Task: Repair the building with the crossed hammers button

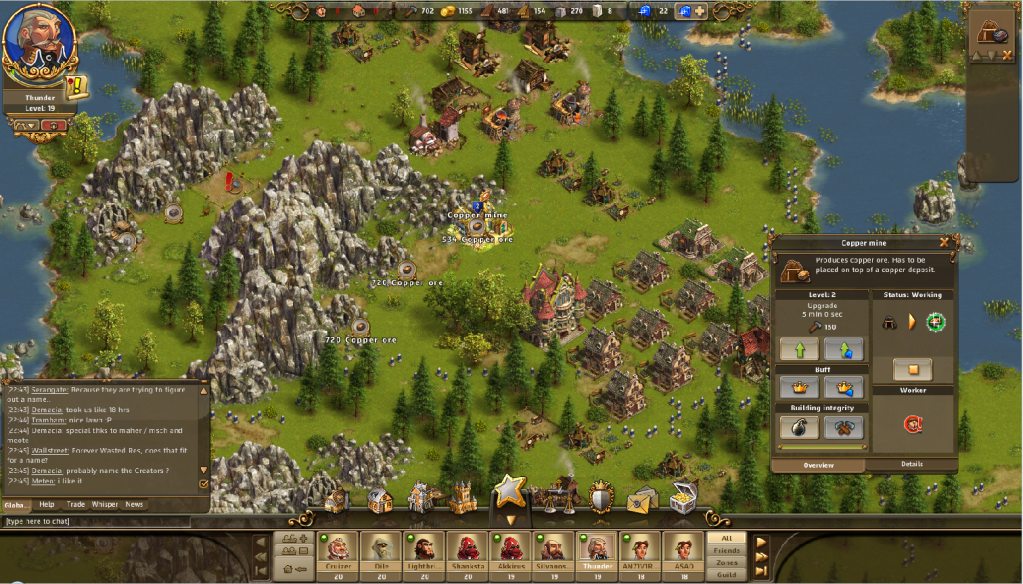Action: 843,427
